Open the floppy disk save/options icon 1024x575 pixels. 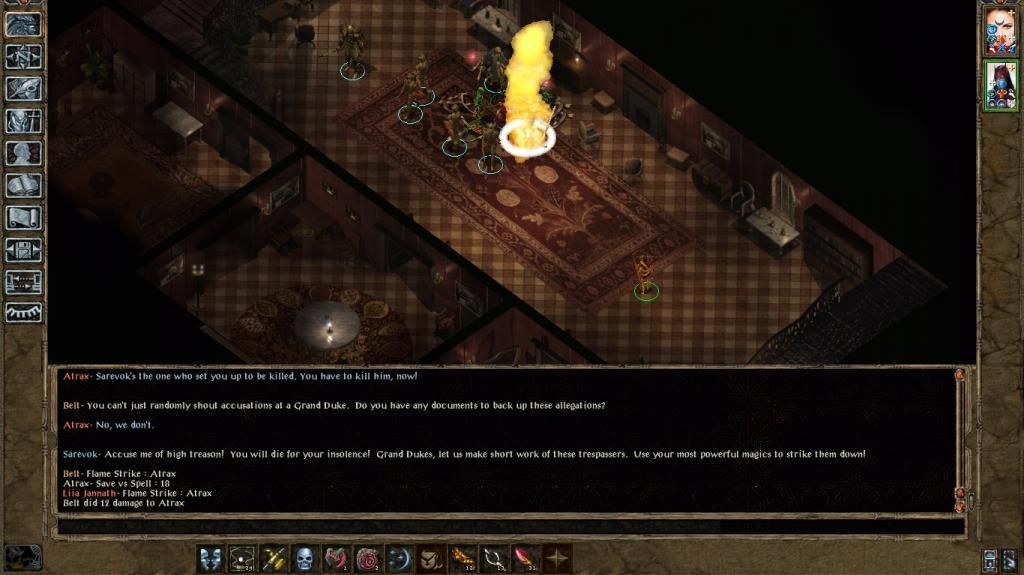click(x=23, y=249)
